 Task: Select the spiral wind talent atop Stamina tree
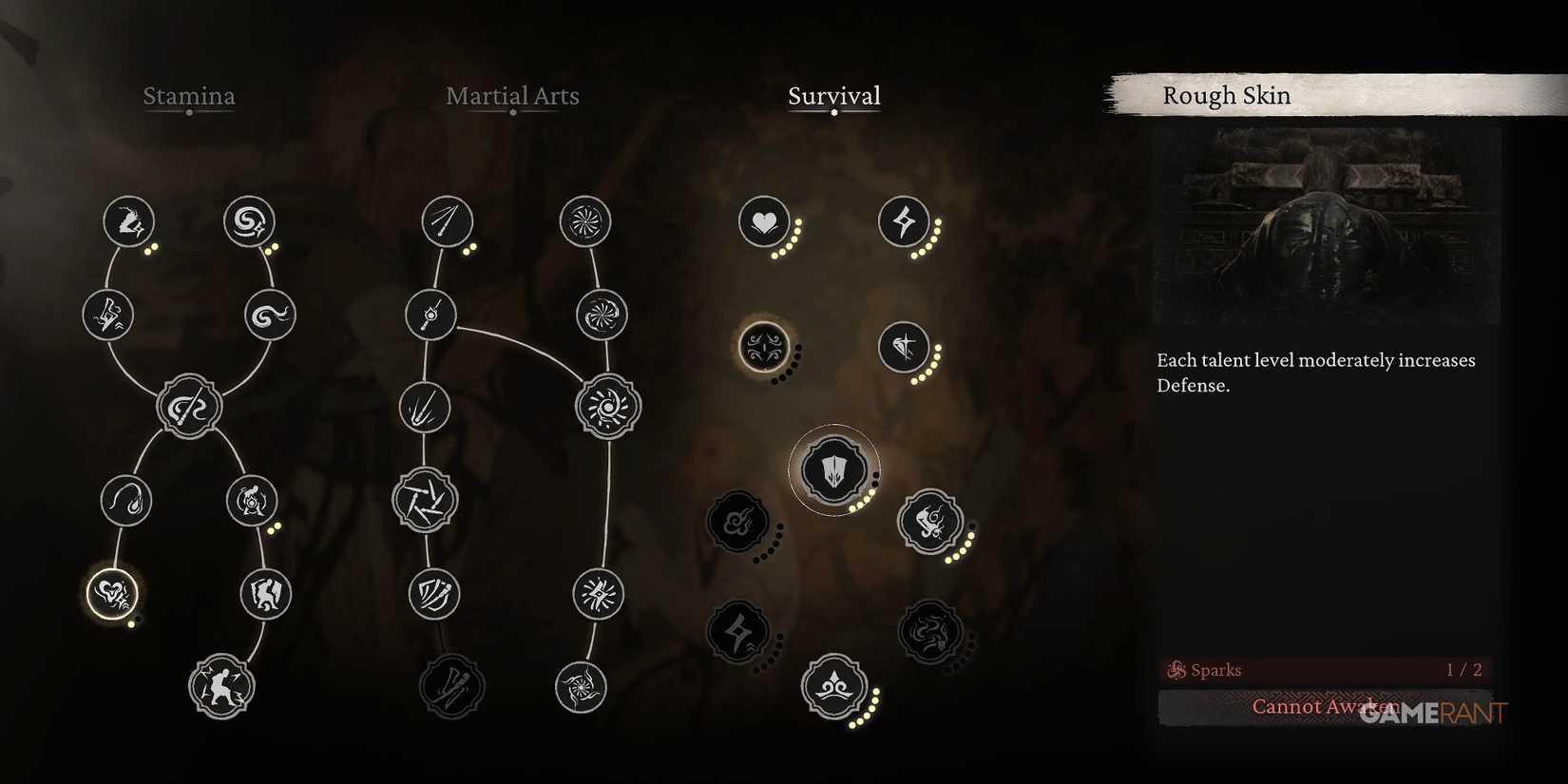pyautogui.click(x=248, y=221)
